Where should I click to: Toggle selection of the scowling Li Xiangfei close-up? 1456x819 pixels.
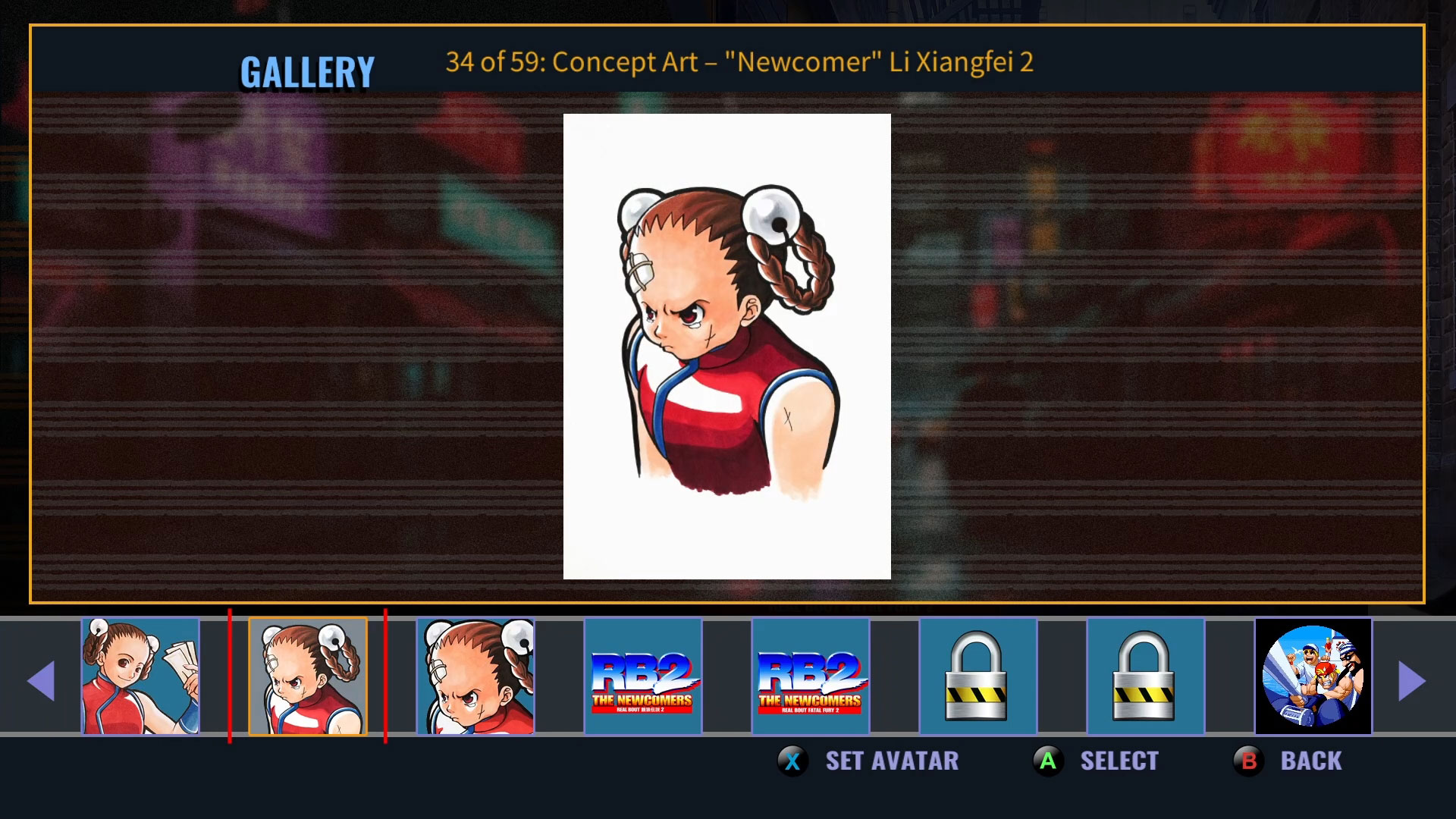tap(476, 676)
